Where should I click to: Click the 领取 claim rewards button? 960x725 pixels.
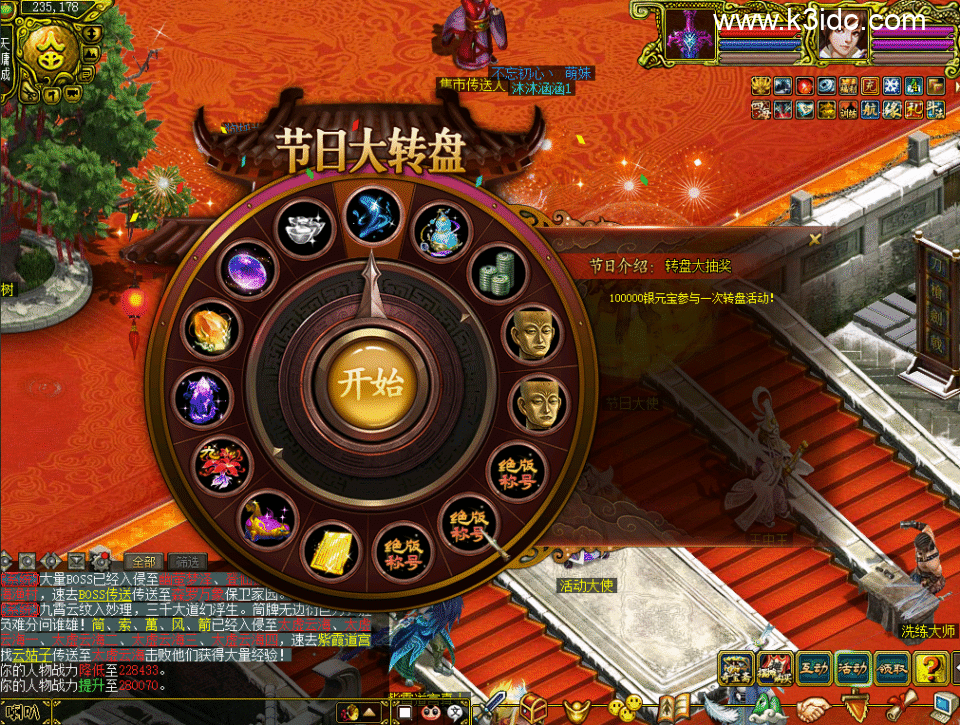893,665
